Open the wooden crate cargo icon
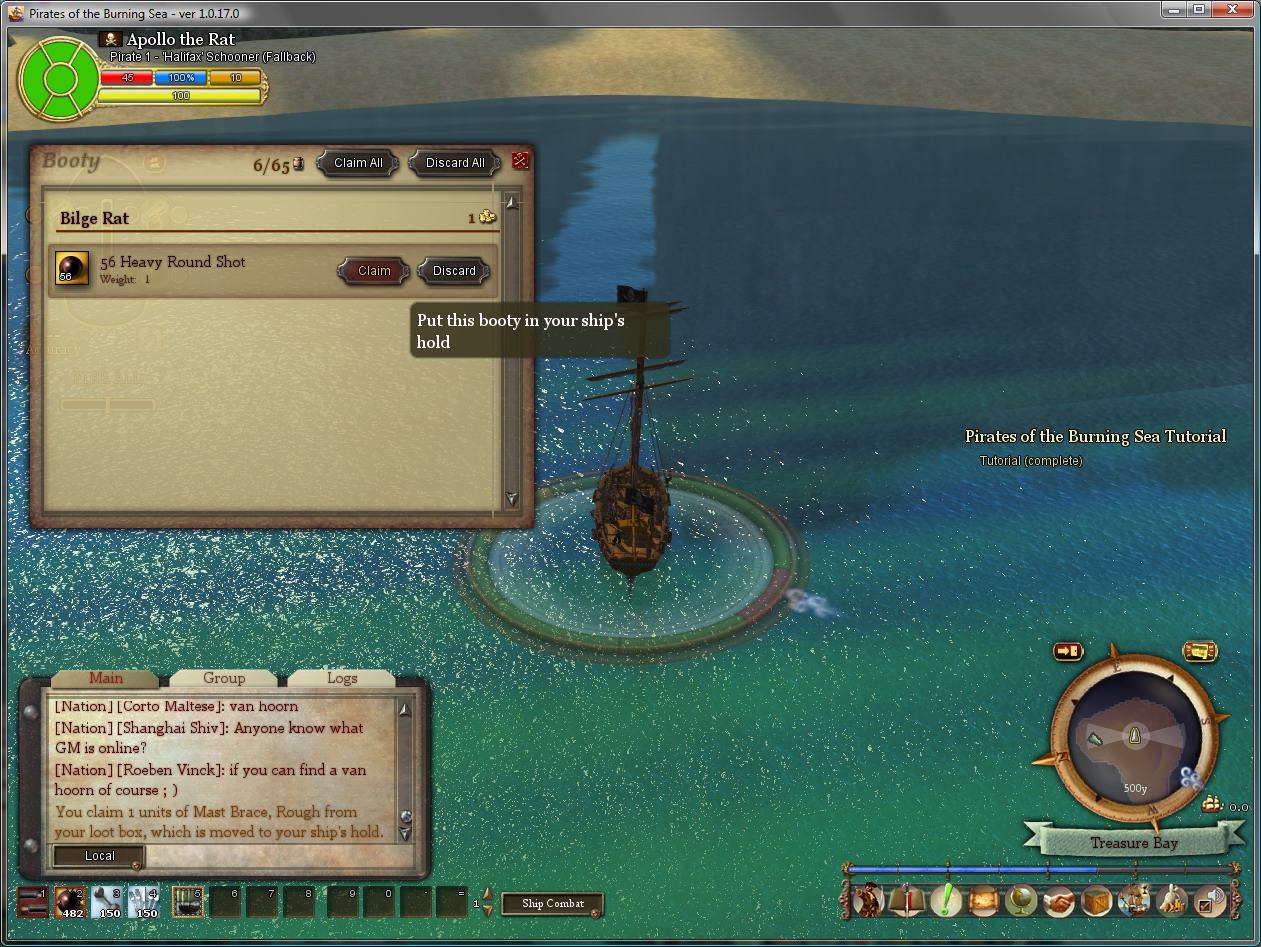The image size is (1261, 947). [1097, 900]
